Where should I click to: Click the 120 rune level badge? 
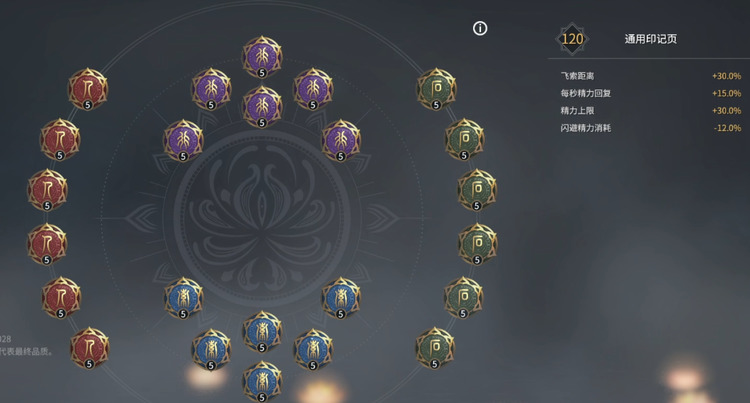click(572, 40)
